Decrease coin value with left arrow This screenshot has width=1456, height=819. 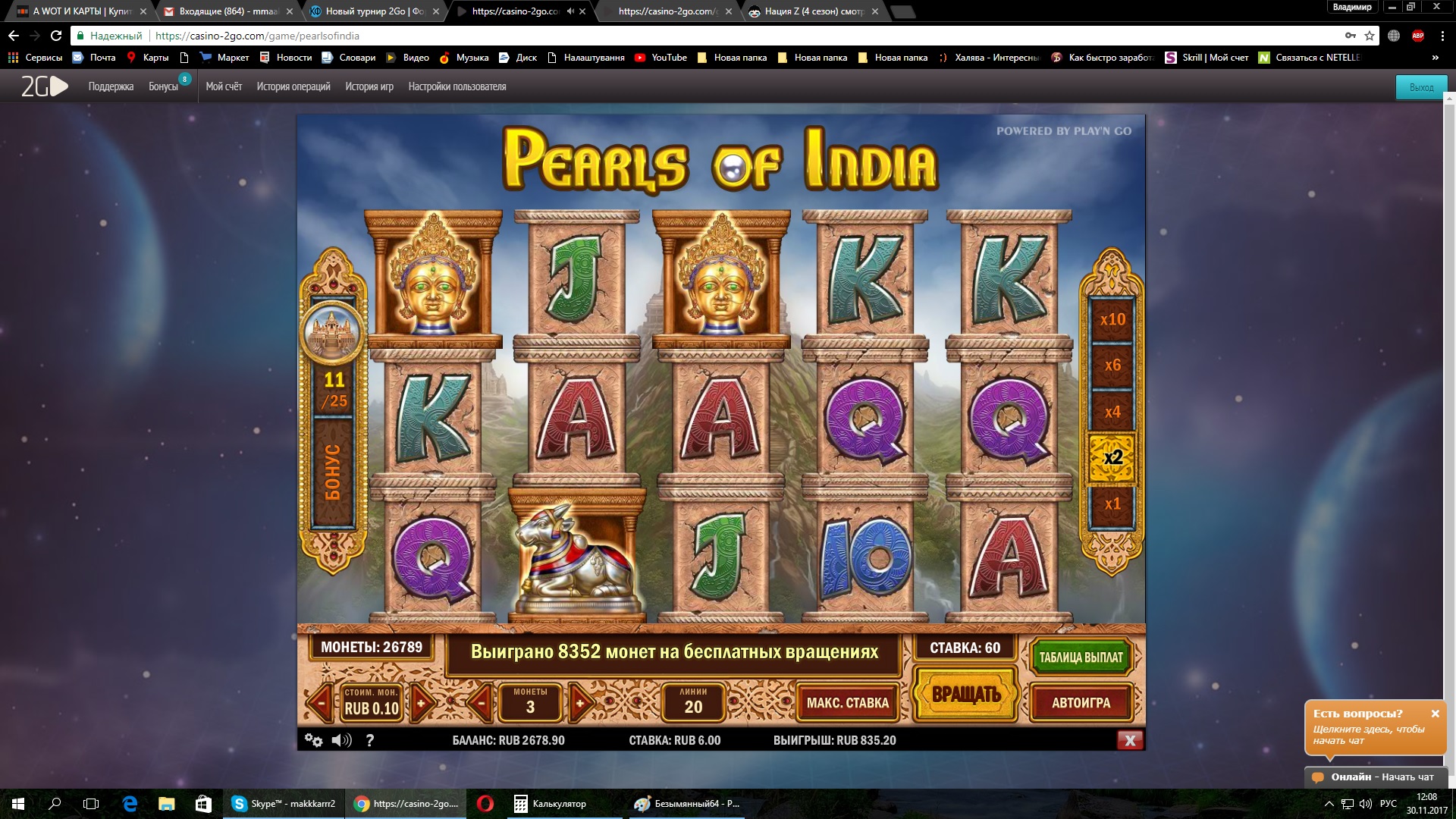tap(321, 702)
